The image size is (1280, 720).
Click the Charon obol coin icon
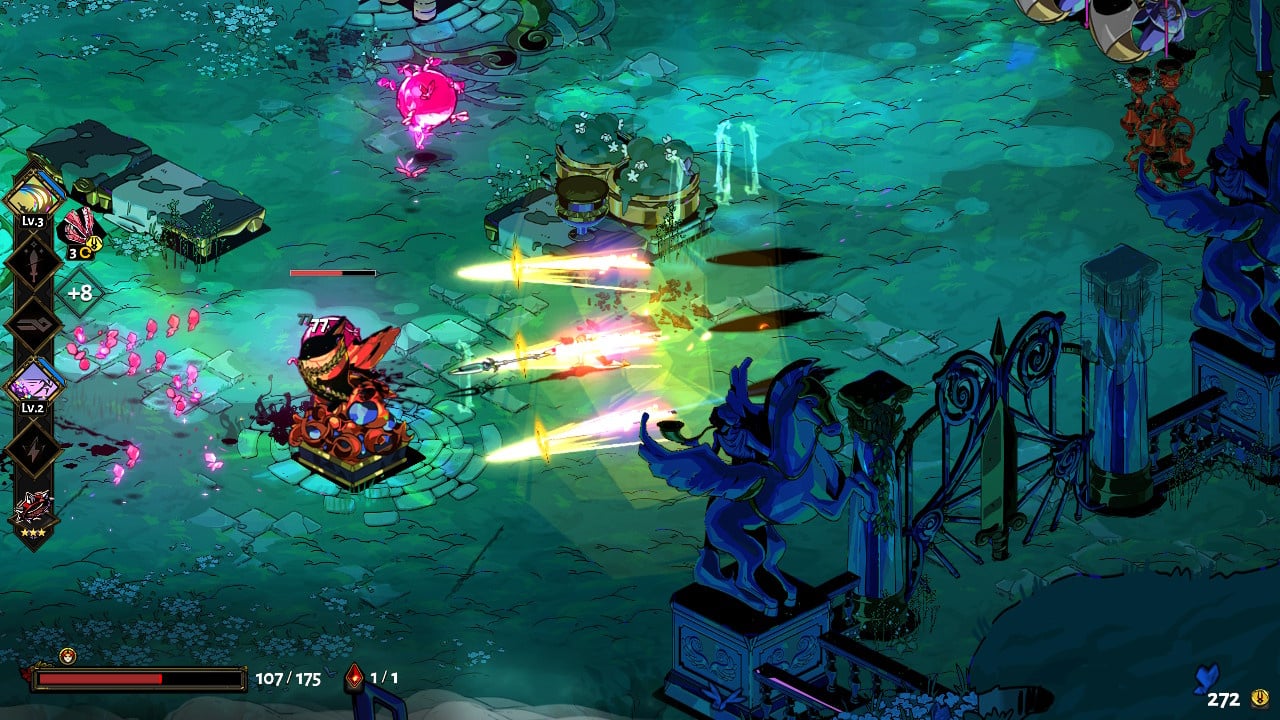[1261, 699]
